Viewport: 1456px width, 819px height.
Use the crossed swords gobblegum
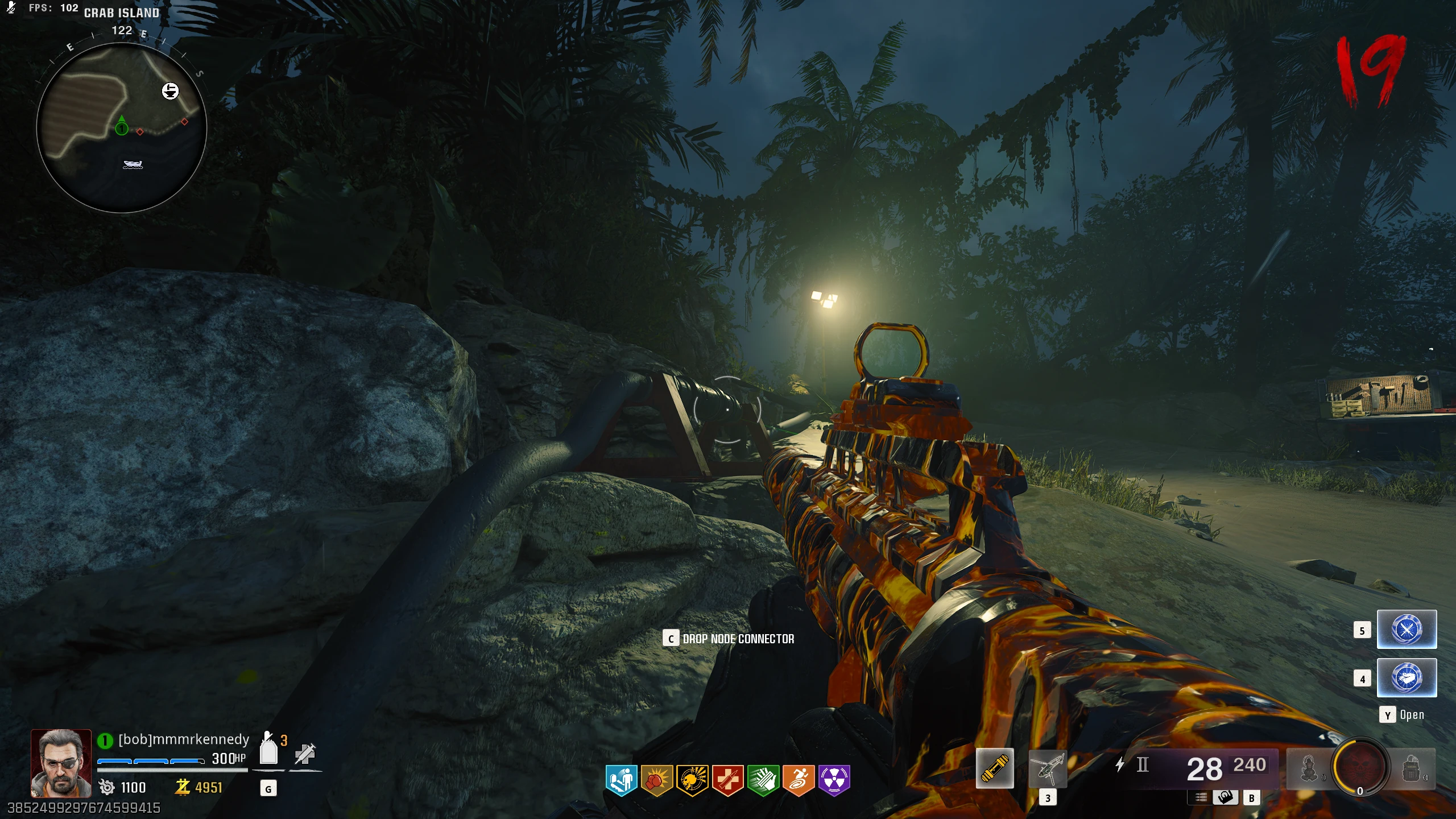tap(1407, 629)
